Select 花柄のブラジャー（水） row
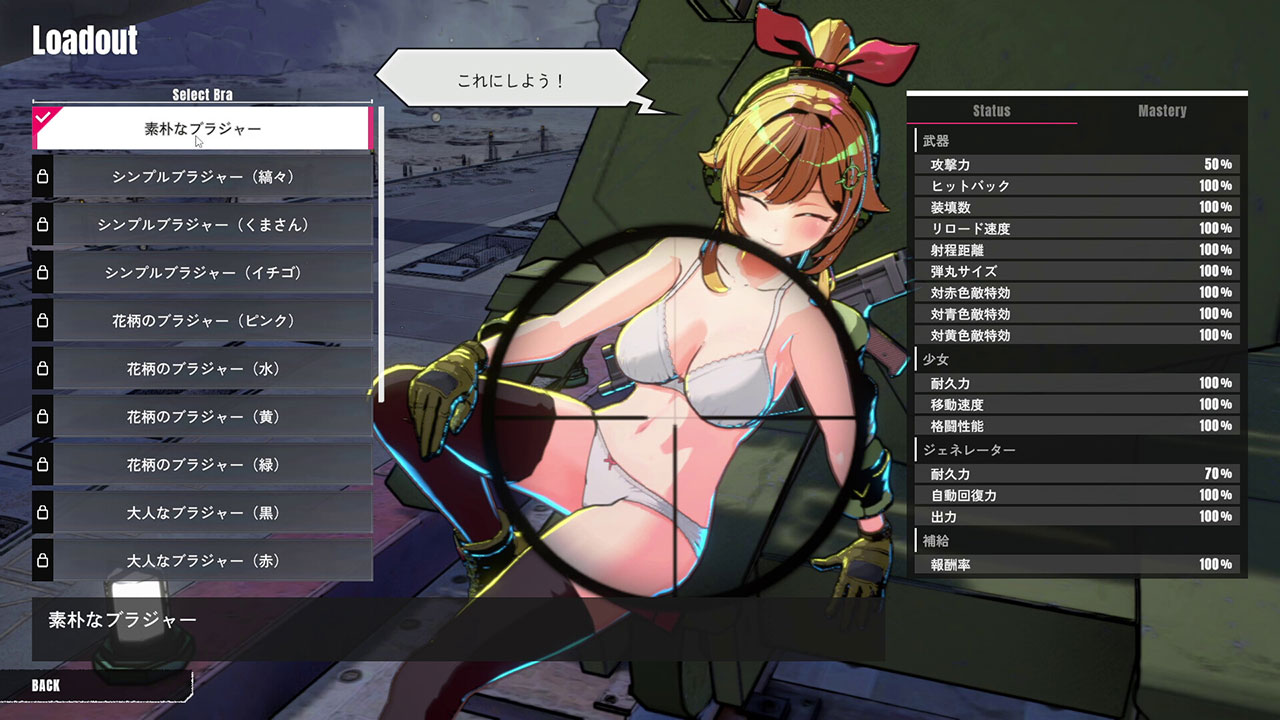 click(203, 369)
